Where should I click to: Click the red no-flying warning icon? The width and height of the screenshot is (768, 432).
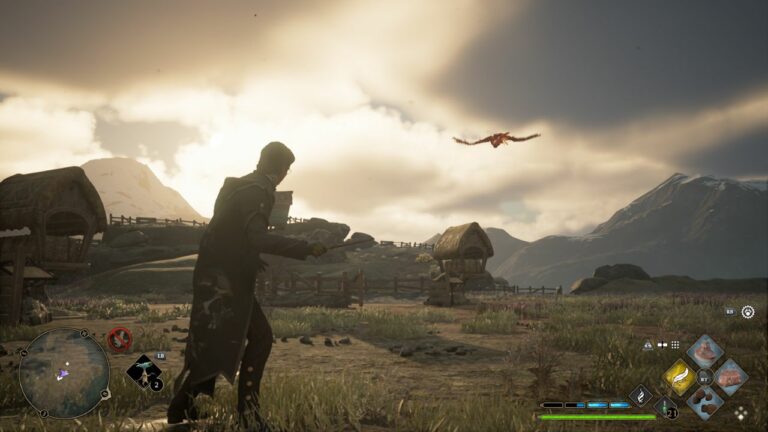[120, 339]
